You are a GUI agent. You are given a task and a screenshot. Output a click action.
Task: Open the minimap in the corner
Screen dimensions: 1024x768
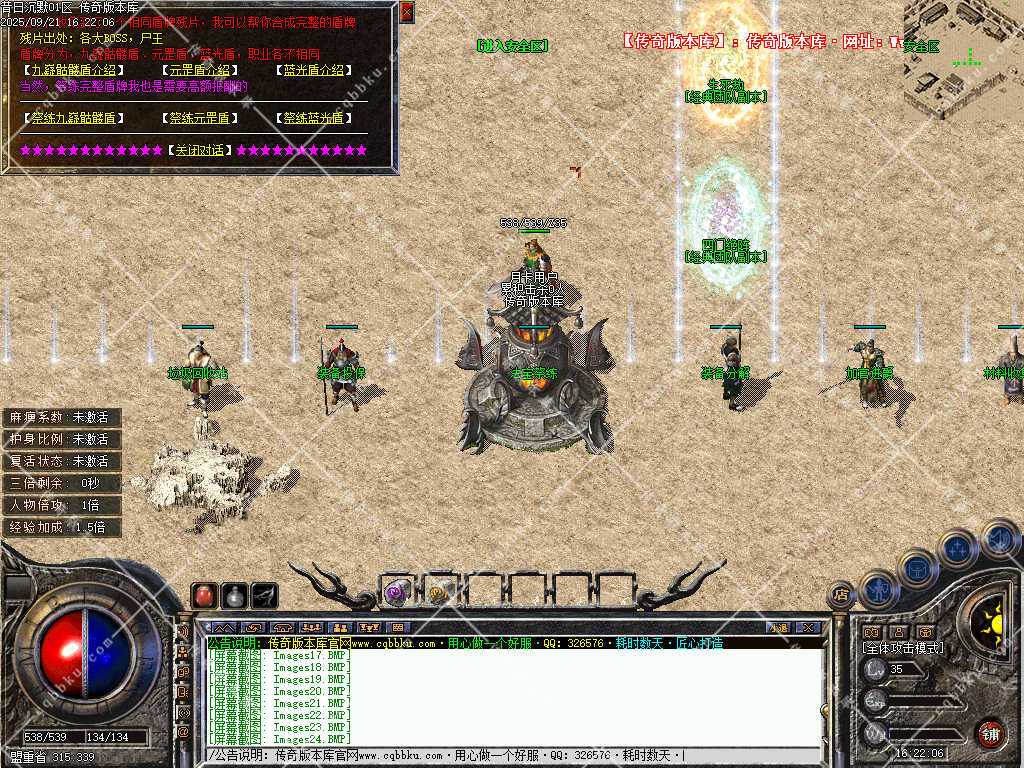click(x=962, y=60)
